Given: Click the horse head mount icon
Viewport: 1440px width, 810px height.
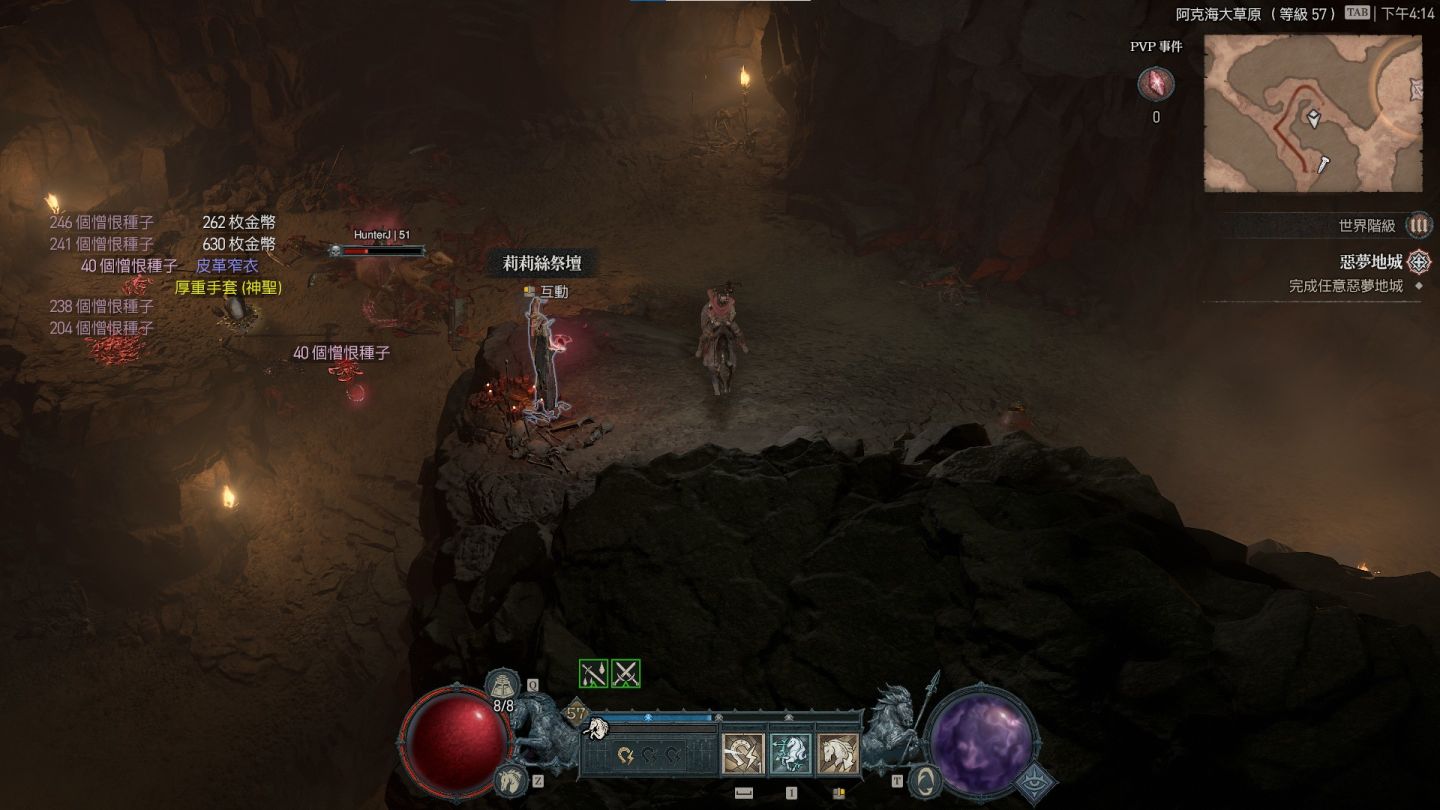Looking at the screenshot, I should [x=509, y=777].
